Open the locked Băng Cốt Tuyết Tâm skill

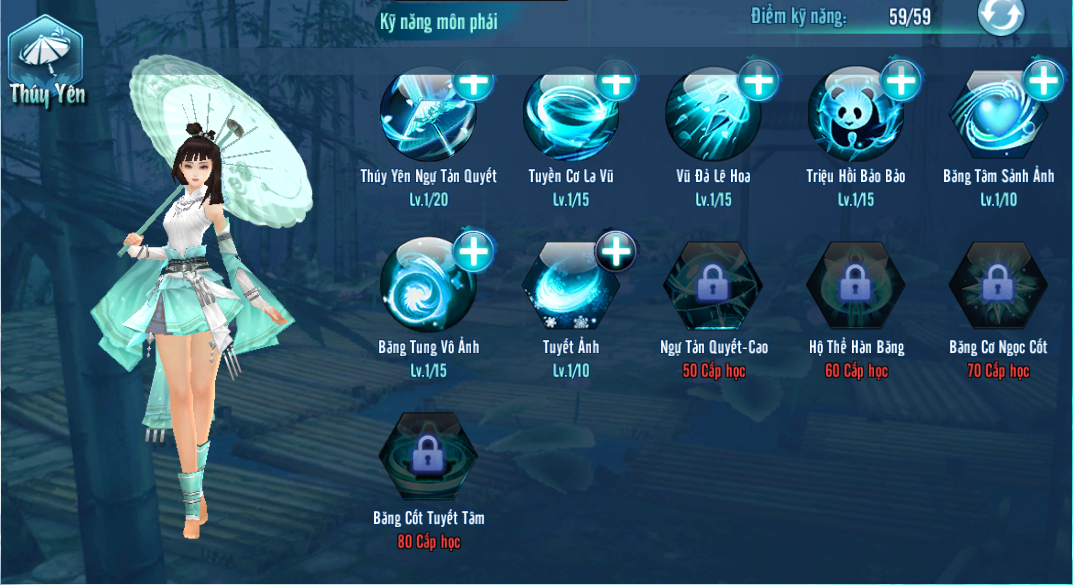coord(427,457)
